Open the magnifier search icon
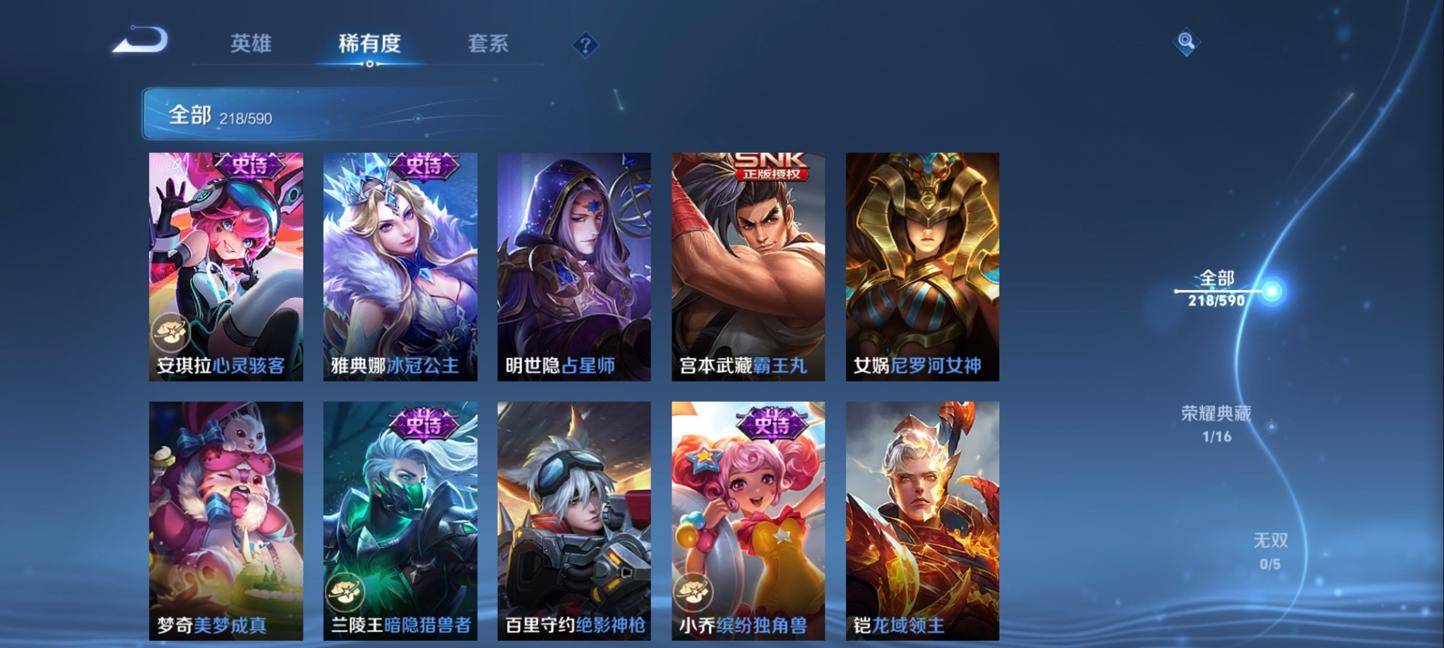The image size is (1444, 648). tap(1186, 42)
